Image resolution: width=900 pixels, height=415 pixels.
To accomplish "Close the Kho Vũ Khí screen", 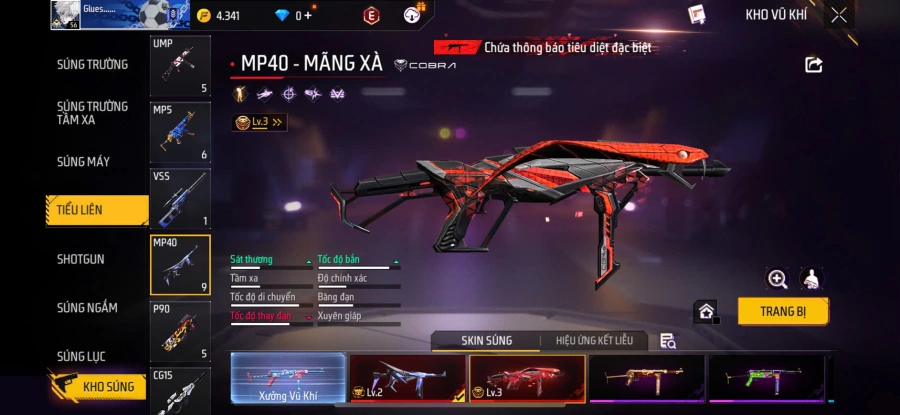I will click(838, 15).
